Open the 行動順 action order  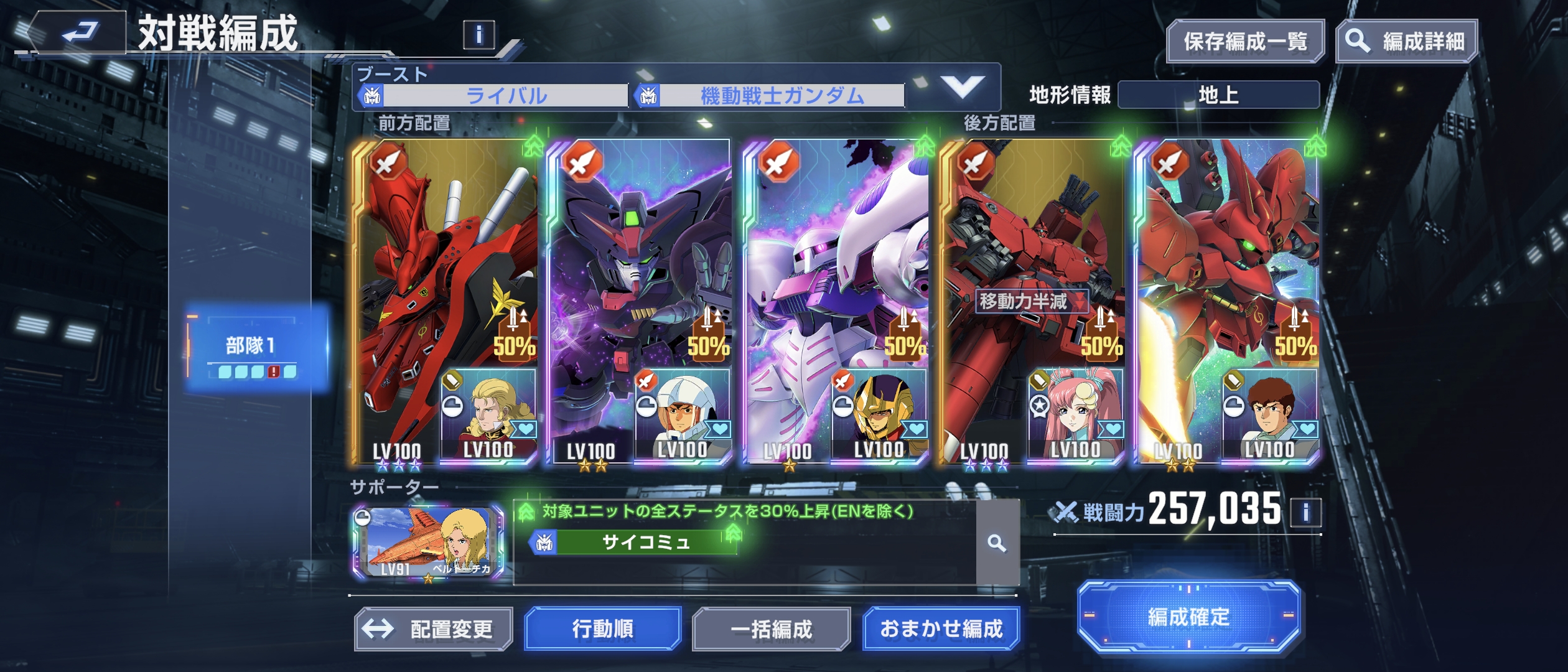(x=602, y=629)
